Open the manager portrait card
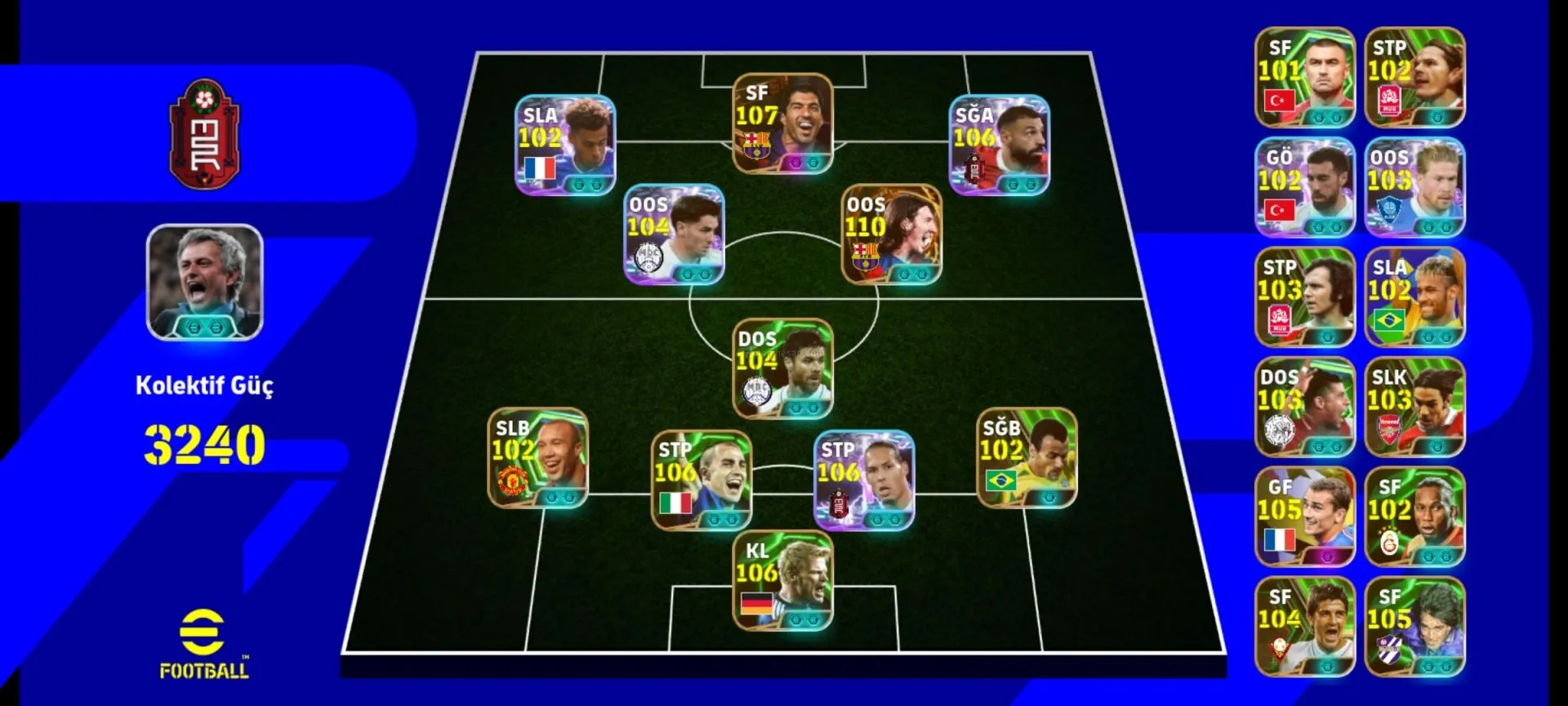Screen dimensions: 1568x706 point(204,282)
